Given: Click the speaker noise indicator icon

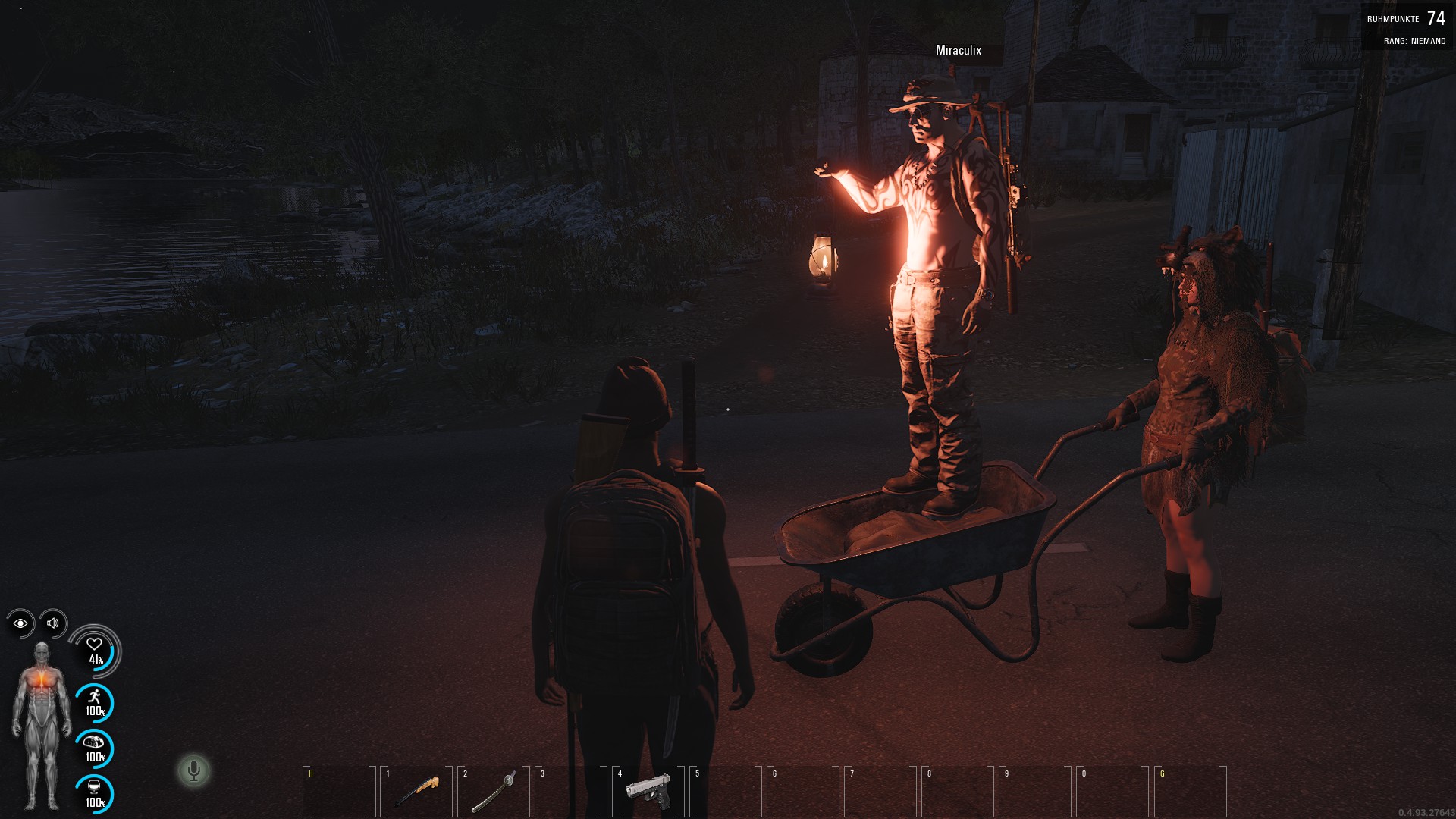Looking at the screenshot, I should (x=53, y=623).
